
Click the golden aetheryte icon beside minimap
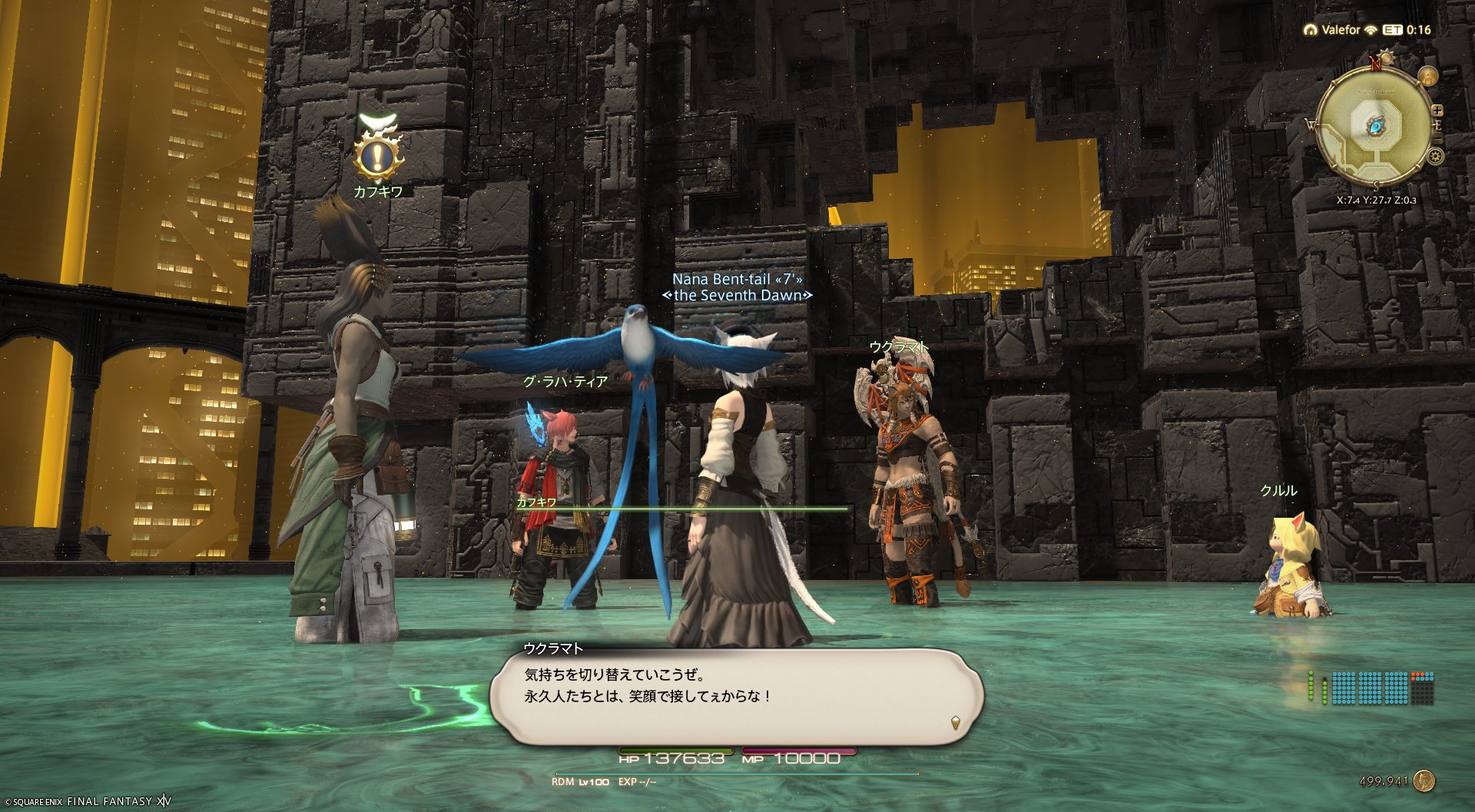pos(1427,76)
